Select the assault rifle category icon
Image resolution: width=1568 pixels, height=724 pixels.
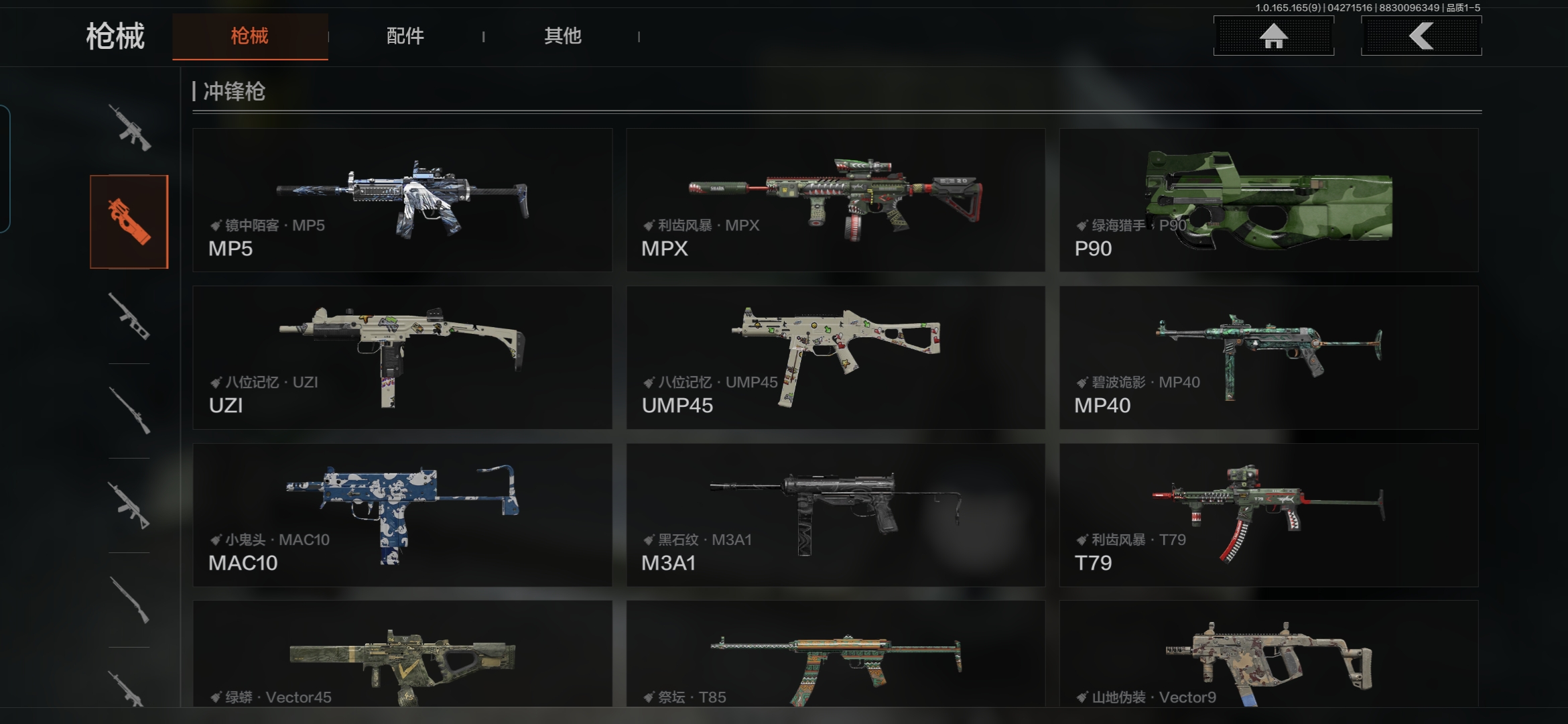[x=129, y=127]
